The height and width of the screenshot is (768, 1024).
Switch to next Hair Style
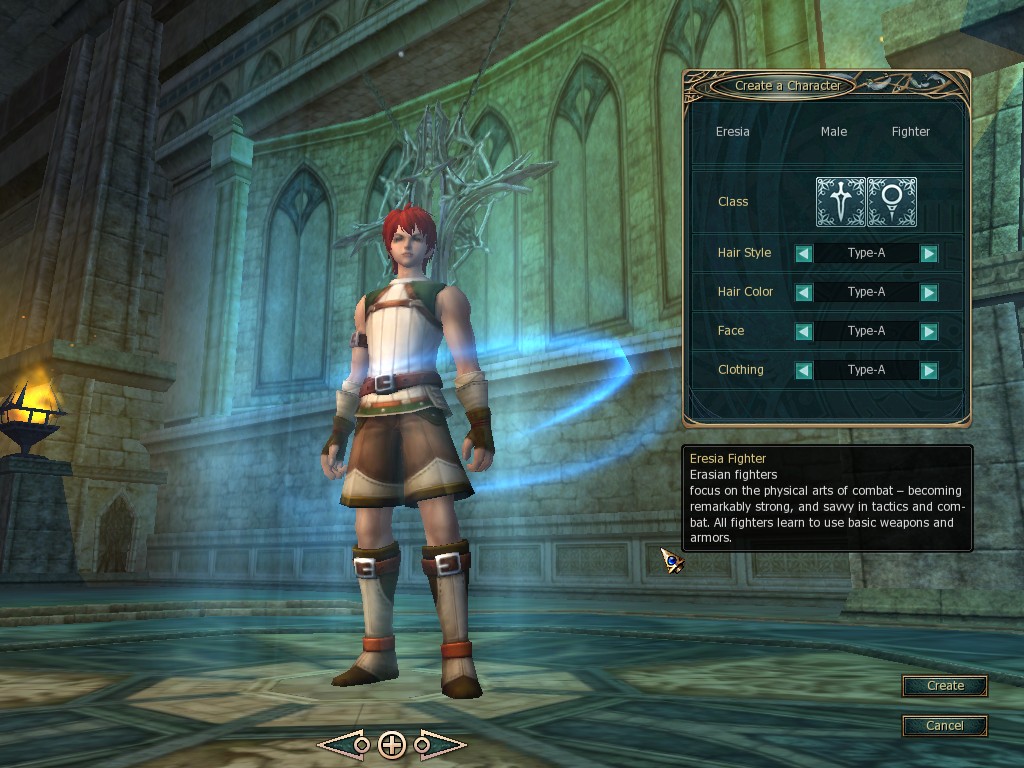coord(929,253)
